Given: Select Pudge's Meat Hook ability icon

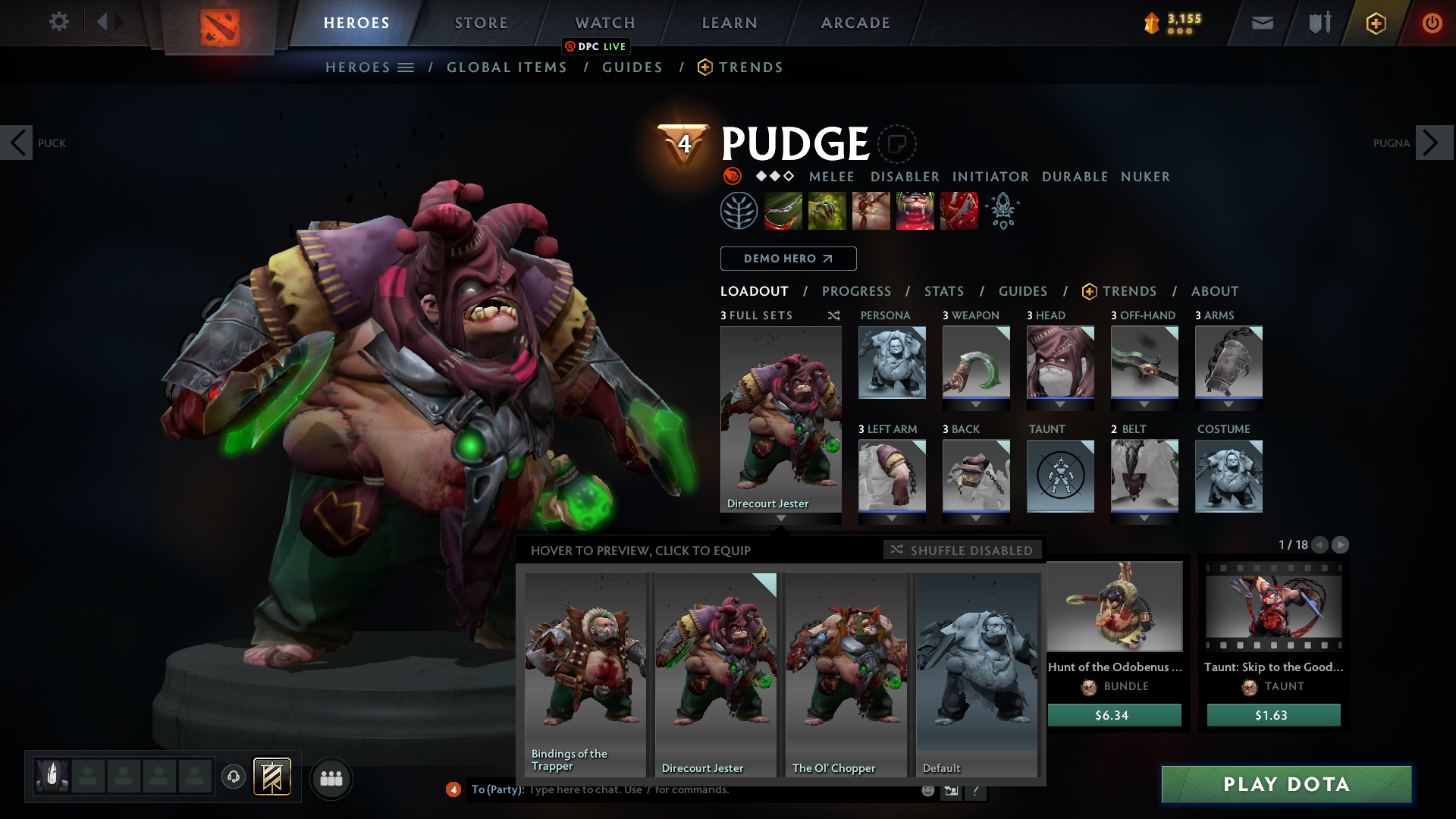Looking at the screenshot, I should point(783,210).
